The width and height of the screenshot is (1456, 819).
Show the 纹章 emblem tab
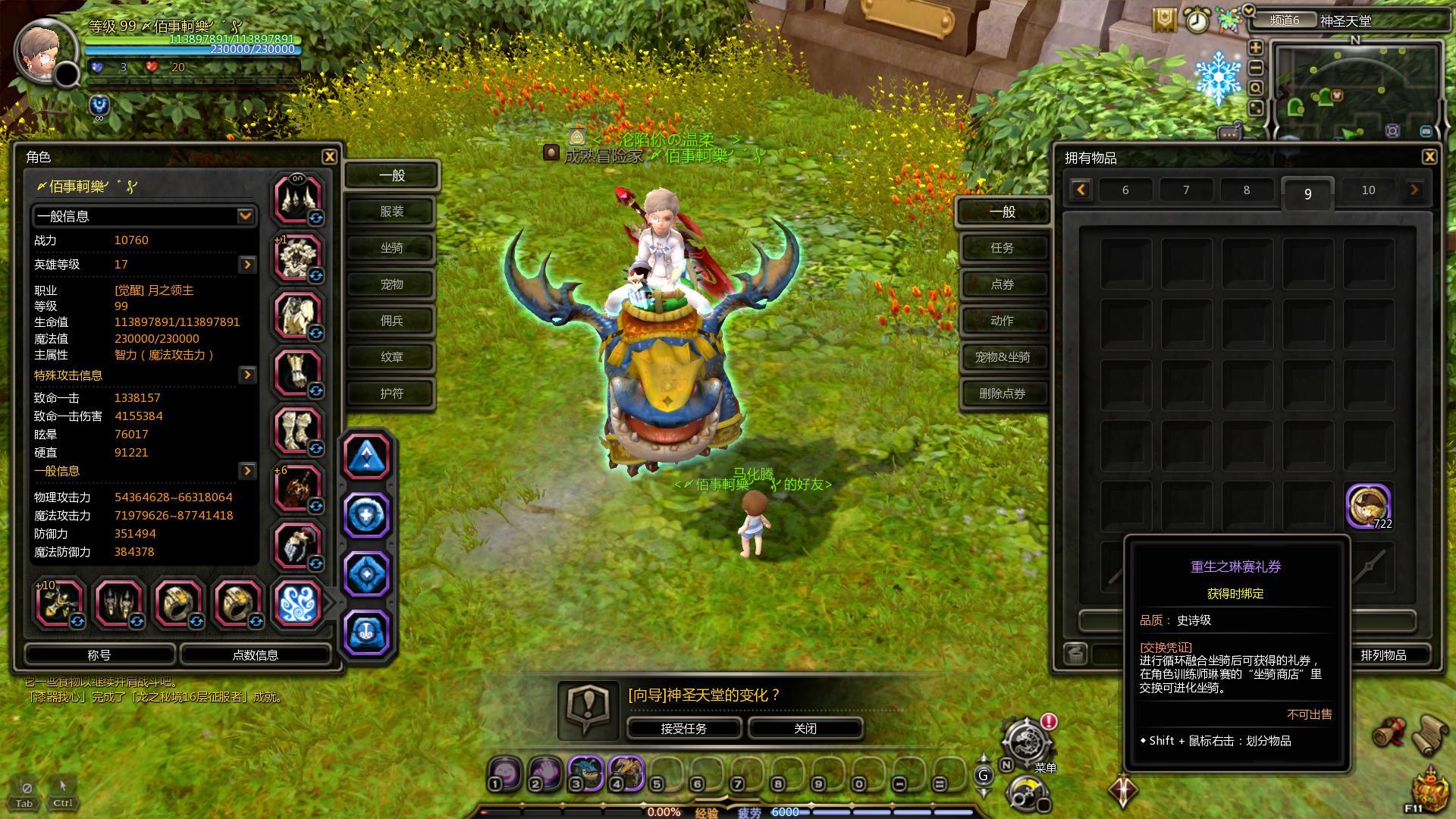tap(391, 357)
